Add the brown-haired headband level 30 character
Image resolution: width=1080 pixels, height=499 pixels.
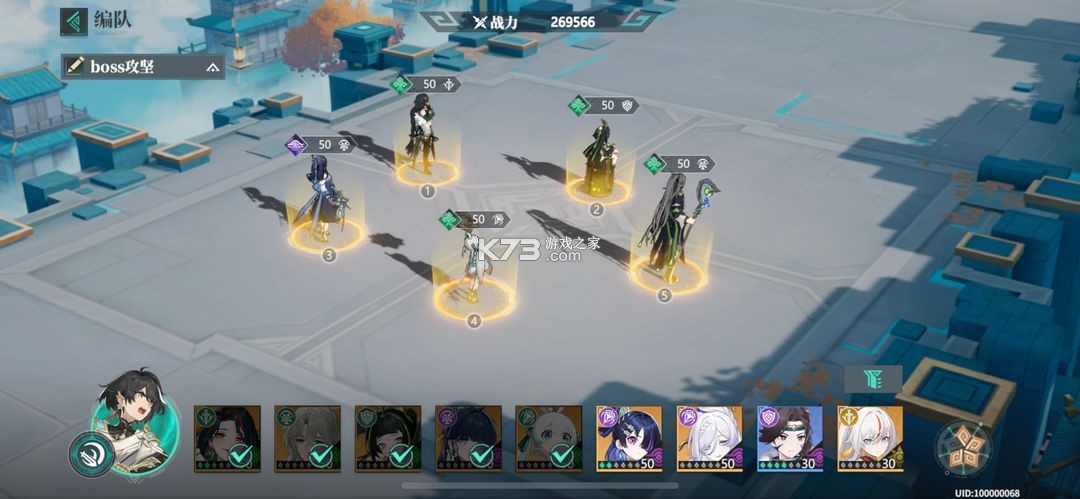pyautogui.click(x=790, y=438)
